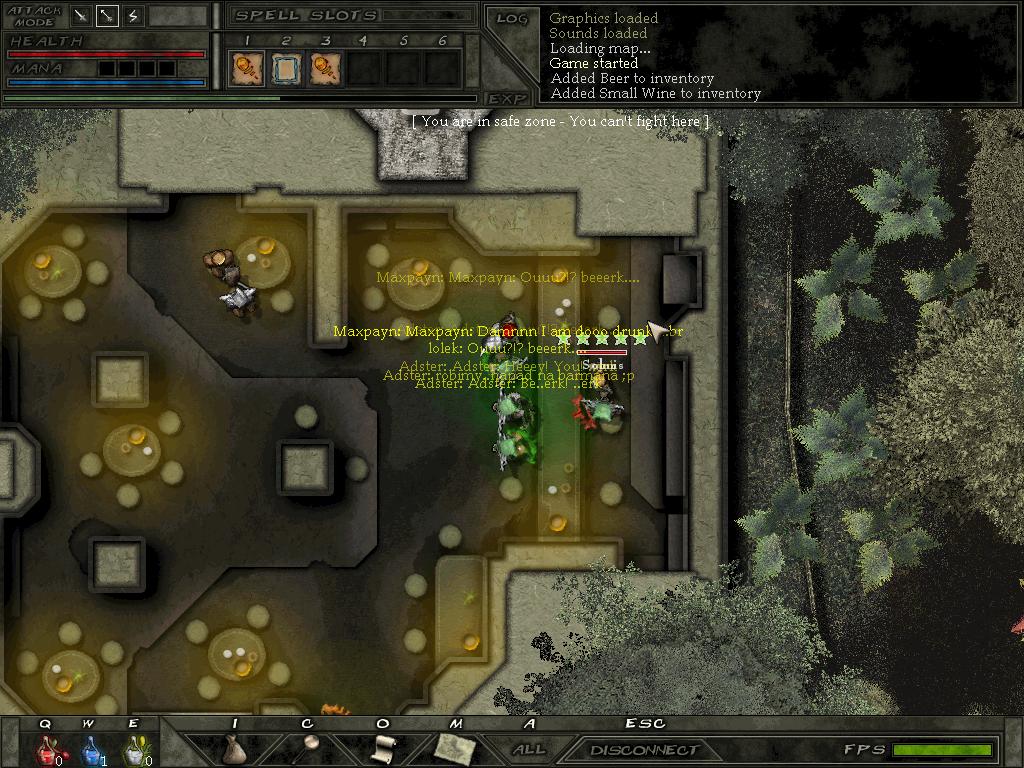The height and width of the screenshot is (768, 1024).
Task: Choose the lightning magic attack mode
Action: pos(133,16)
